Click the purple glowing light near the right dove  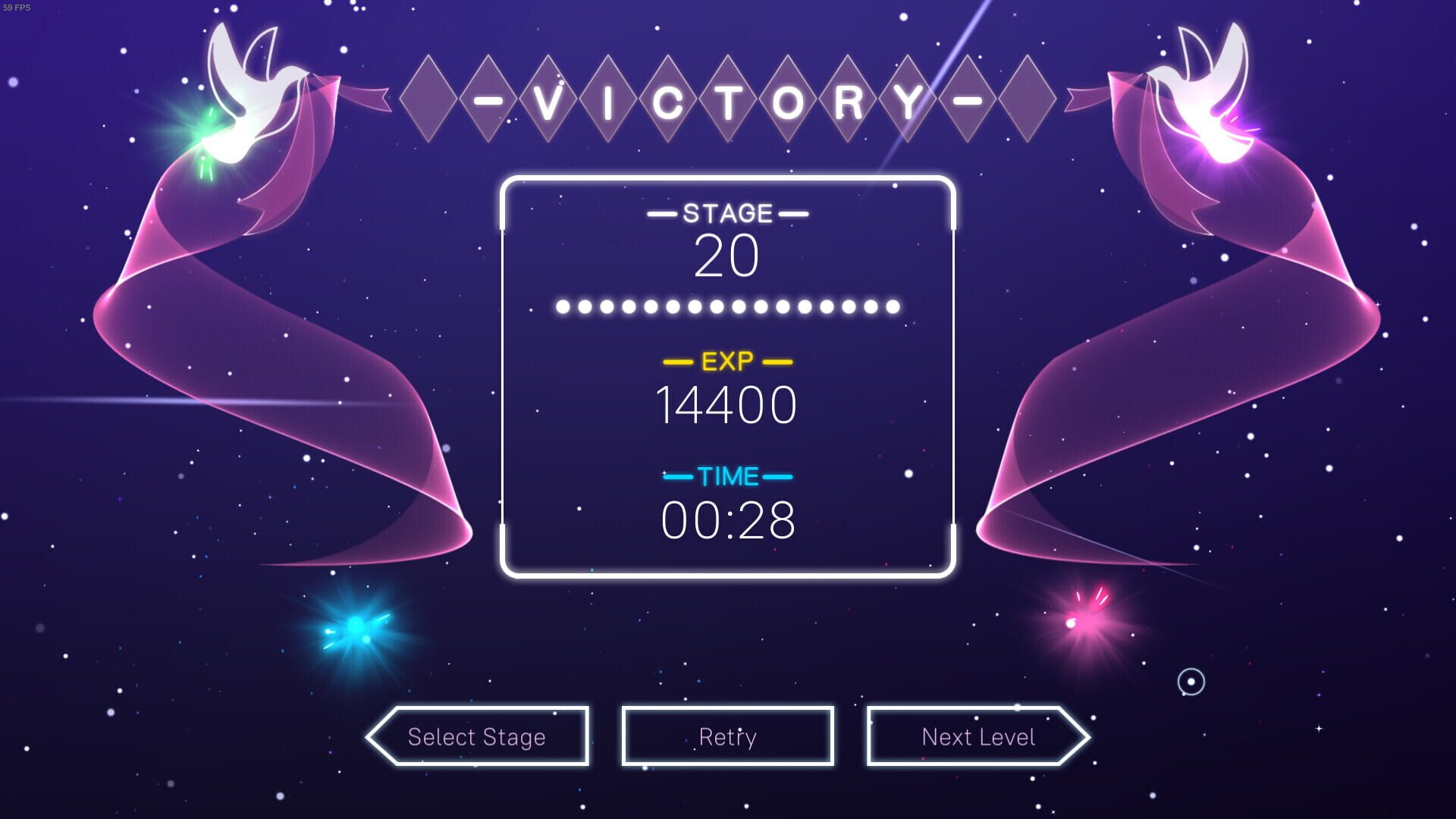coord(1244,136)
